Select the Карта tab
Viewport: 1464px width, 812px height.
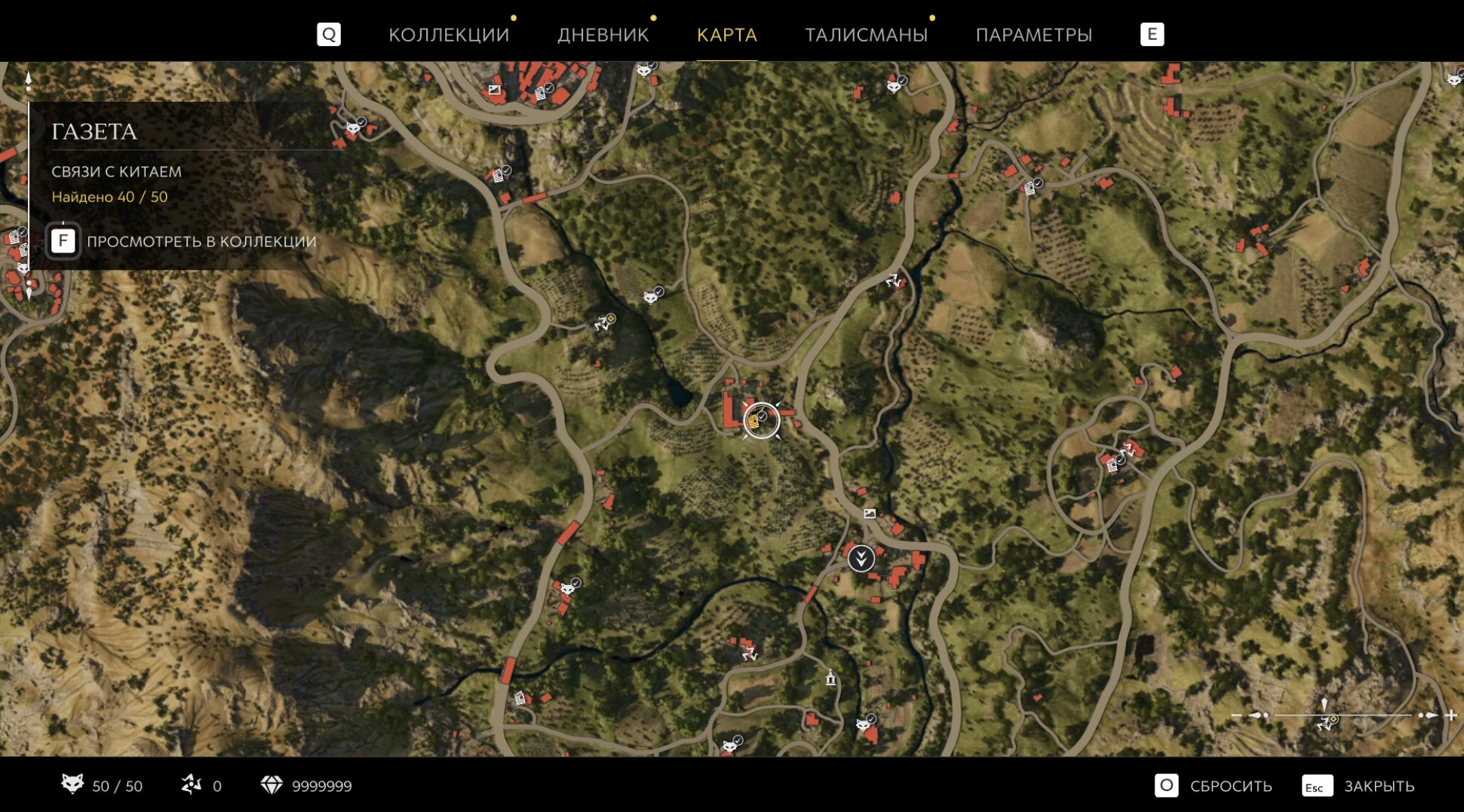pos(726,35)
